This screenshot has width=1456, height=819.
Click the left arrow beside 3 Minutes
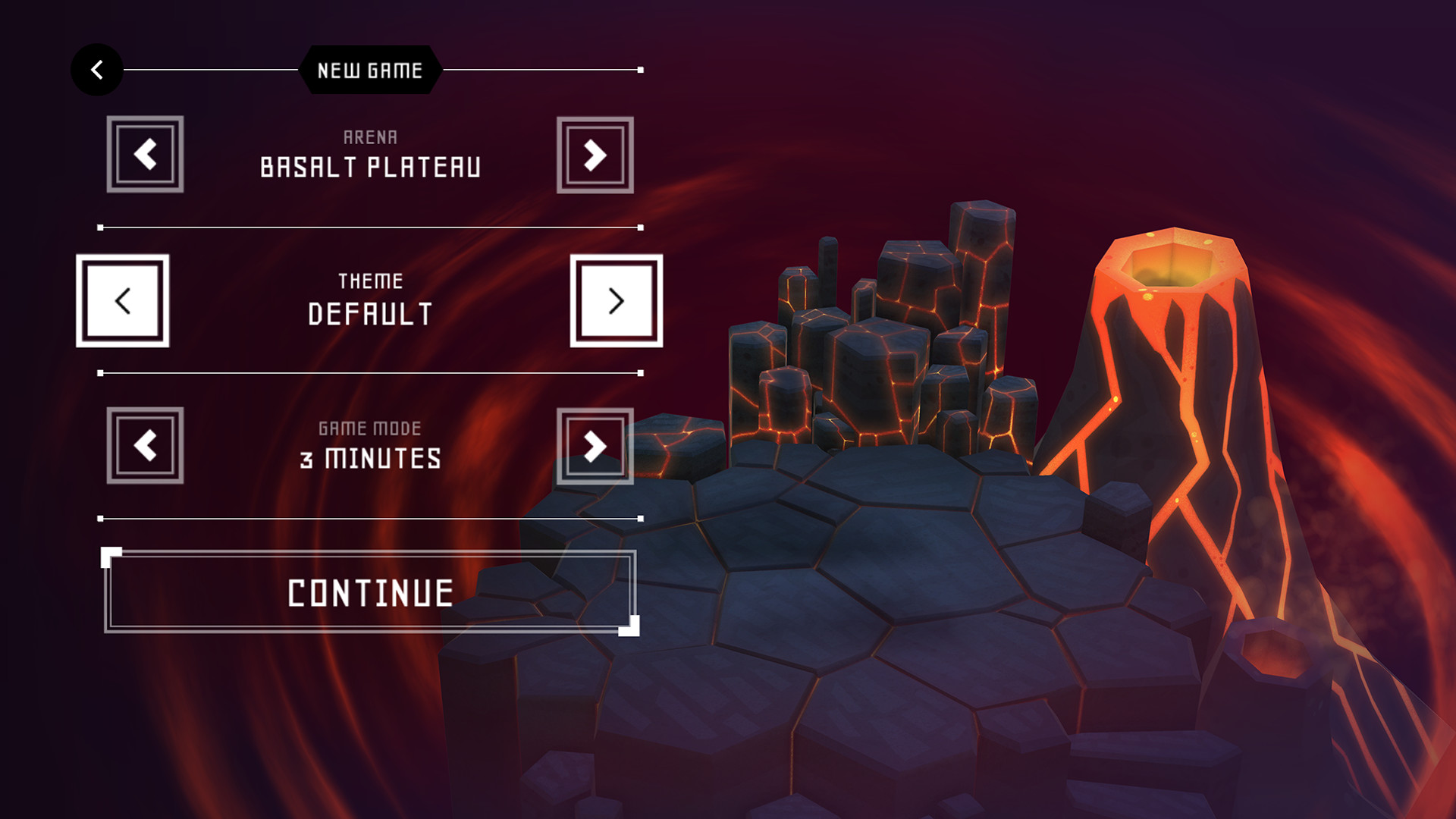click(x=144, y=447)
